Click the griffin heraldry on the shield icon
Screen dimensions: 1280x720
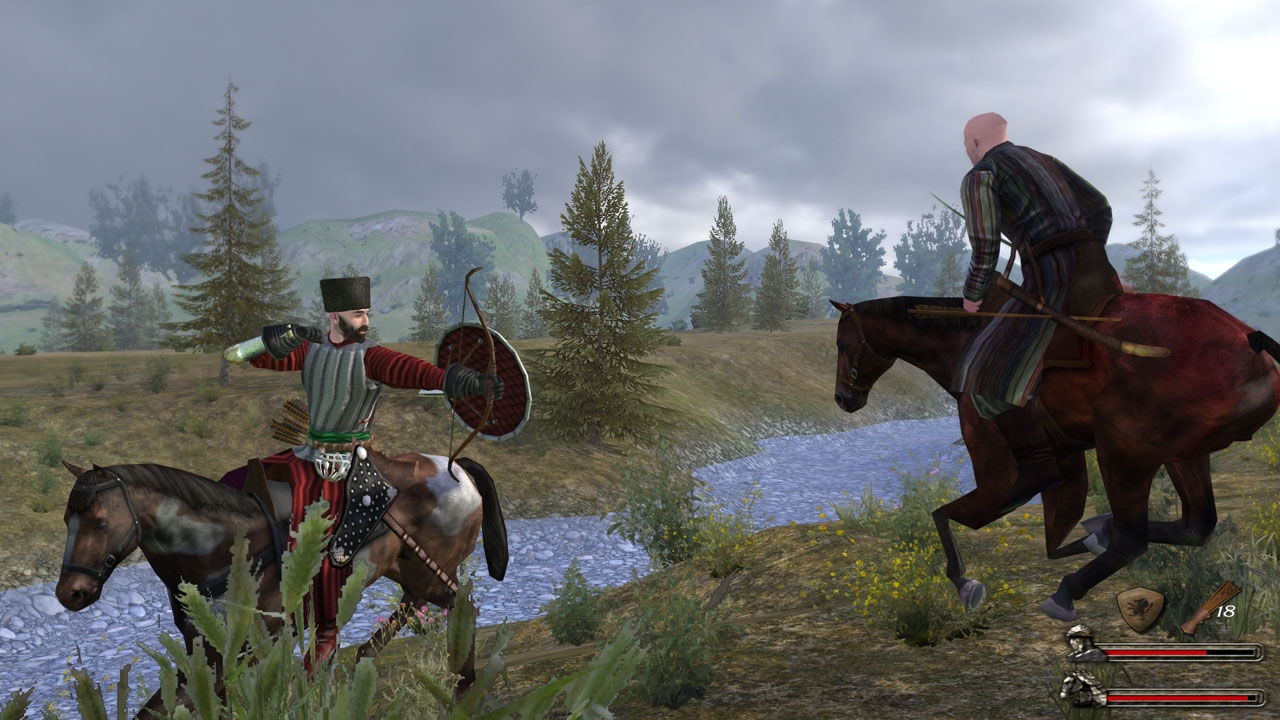pos(1140,606)
